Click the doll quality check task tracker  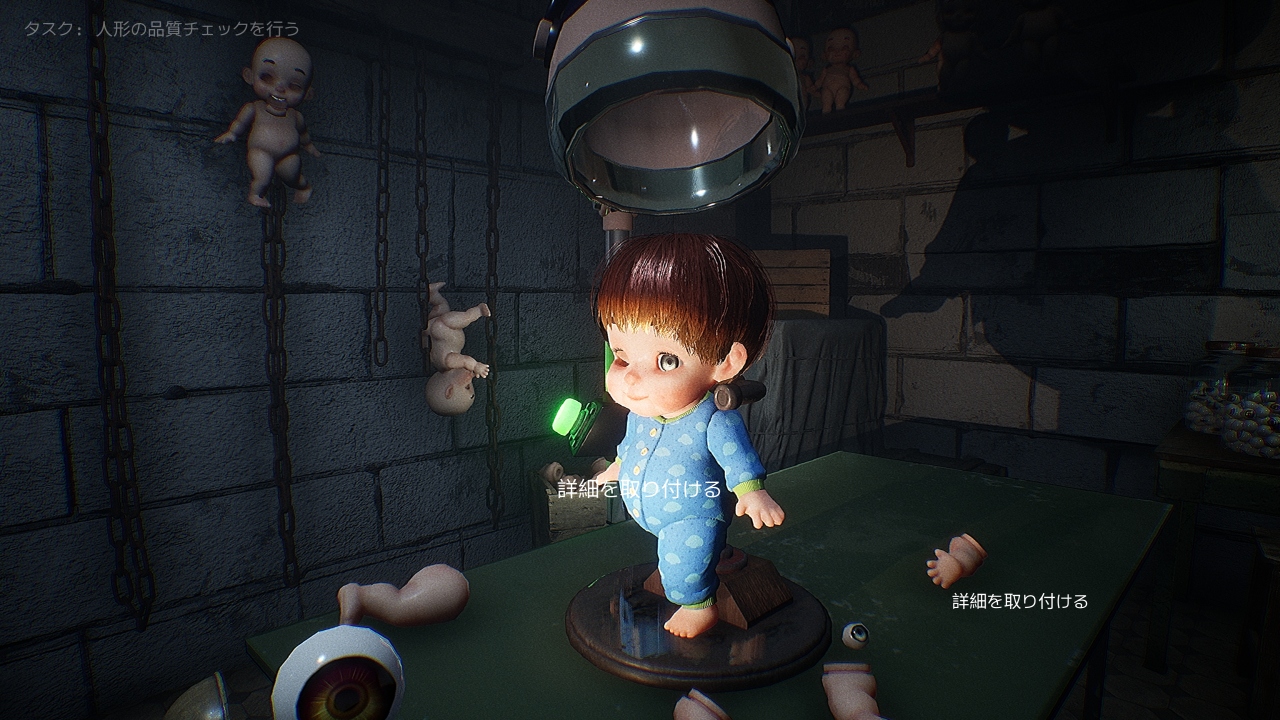(162, 29)
